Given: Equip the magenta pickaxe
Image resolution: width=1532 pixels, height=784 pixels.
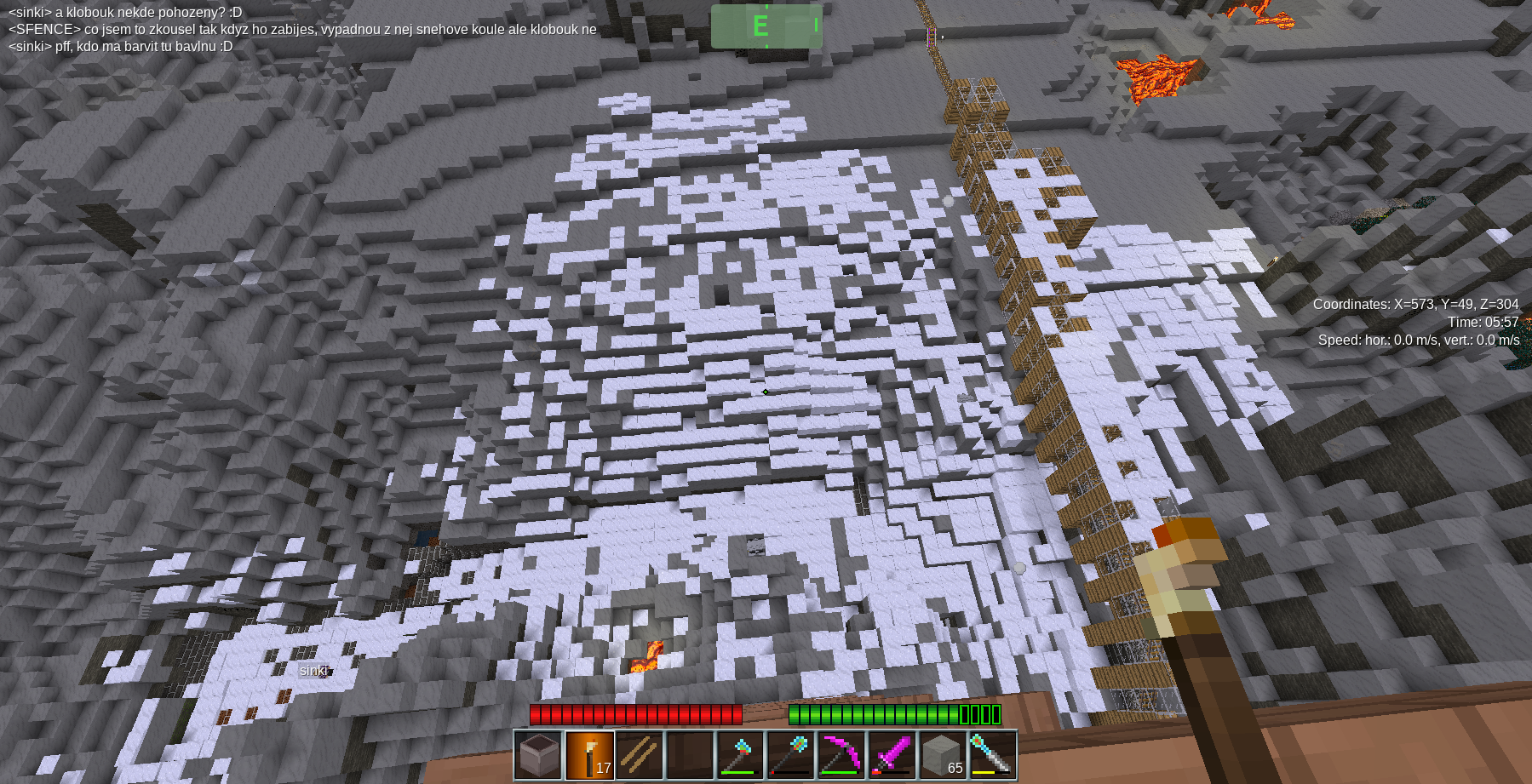Looking at the screenshot, I should point(841,755).
